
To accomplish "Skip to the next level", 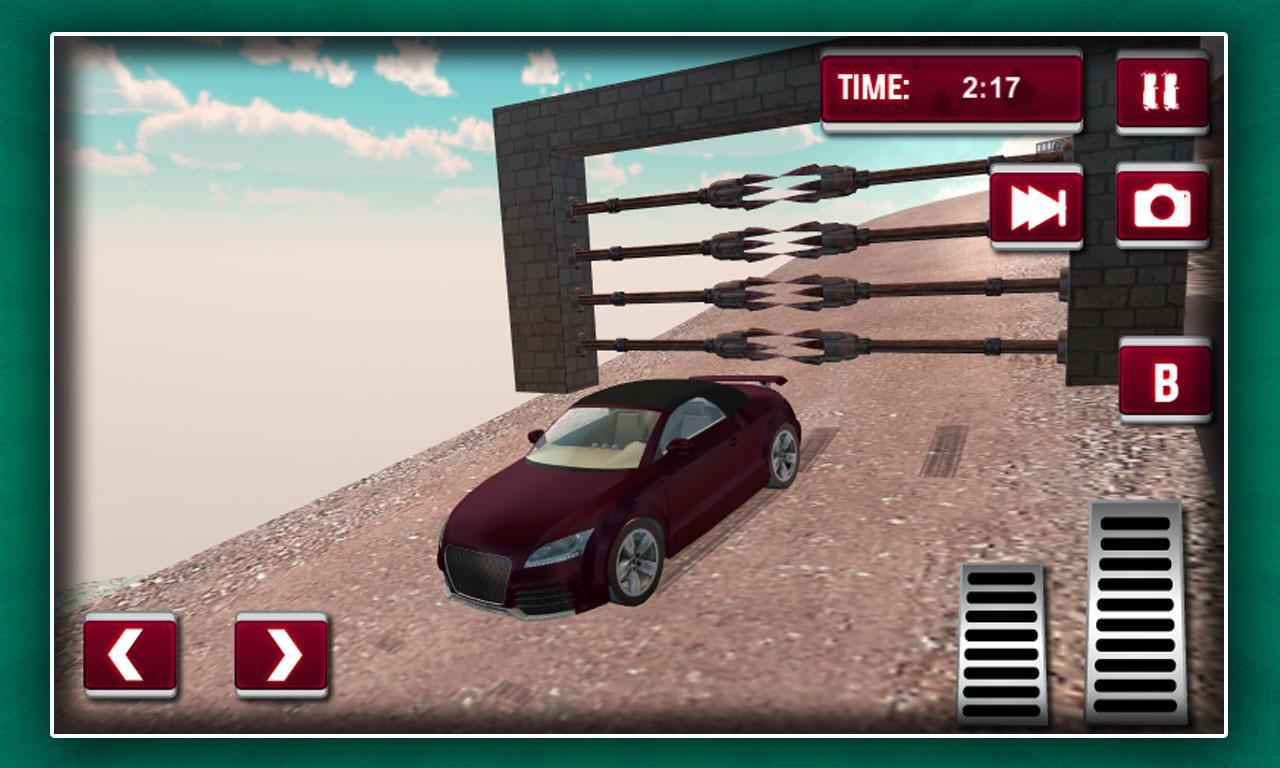I will coord(1034,208).
